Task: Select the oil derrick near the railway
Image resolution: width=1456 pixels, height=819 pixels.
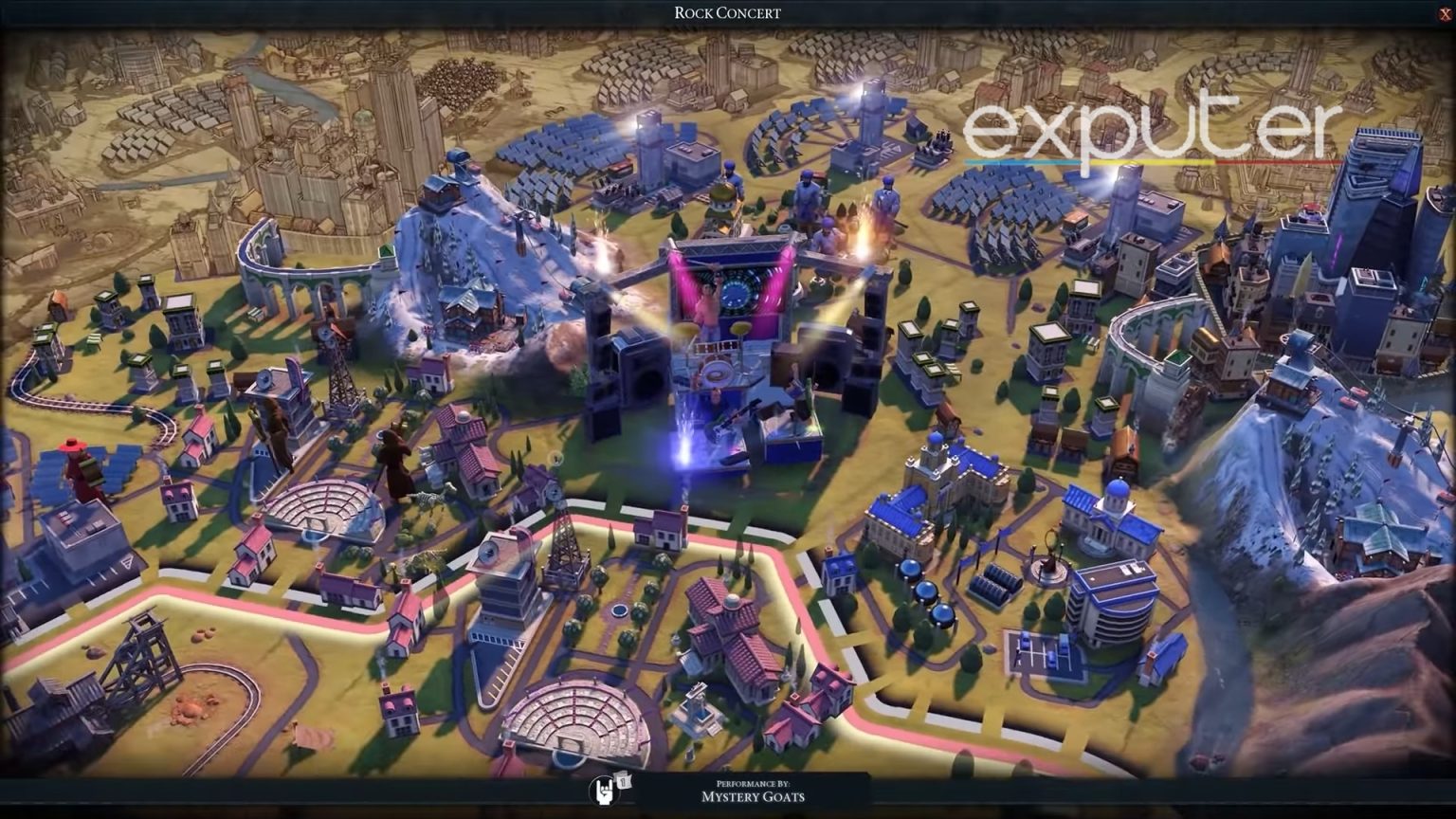Action: click(x=337, y=362)
